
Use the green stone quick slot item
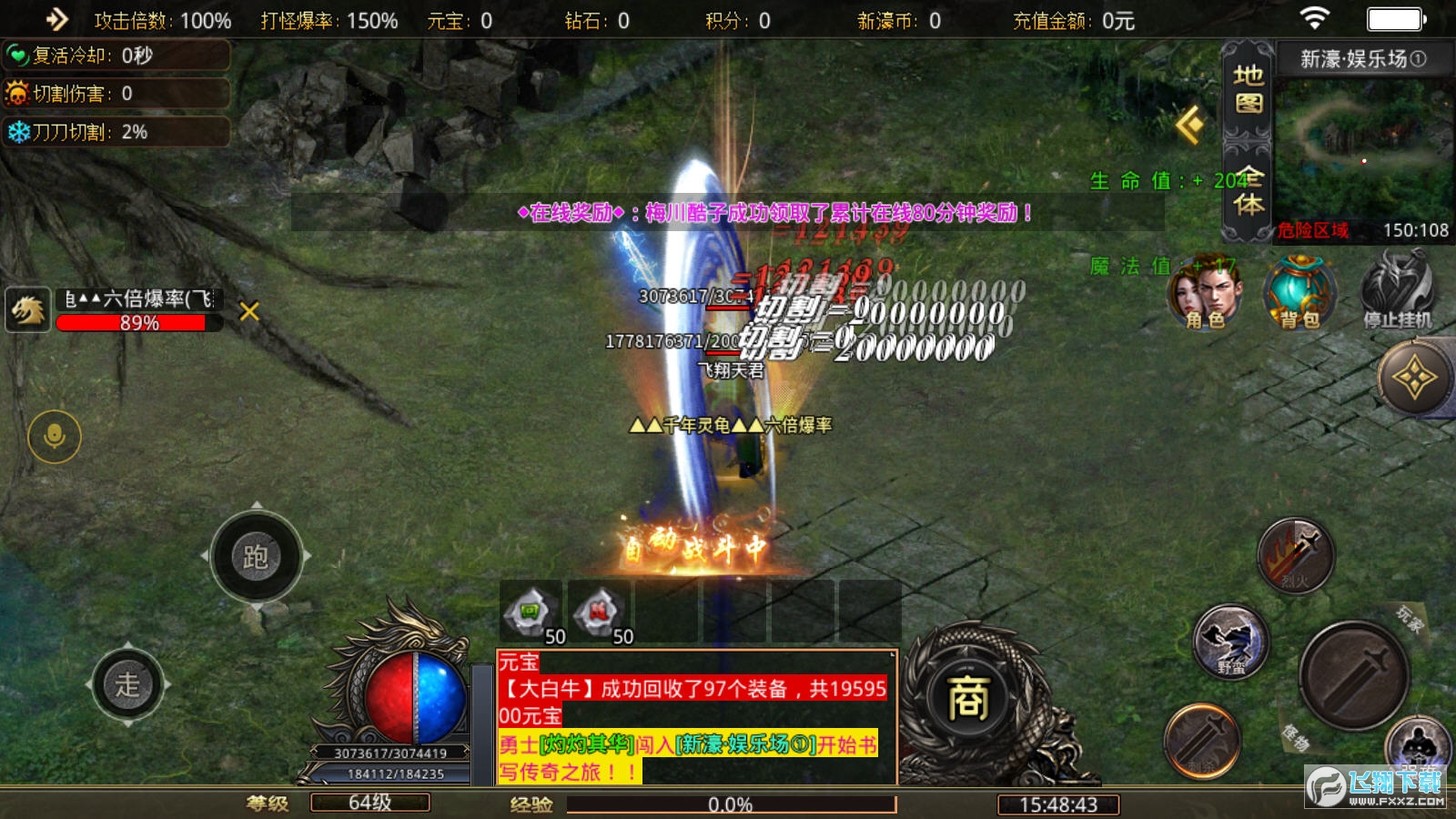pyautogui.click(x=531, y=612)
